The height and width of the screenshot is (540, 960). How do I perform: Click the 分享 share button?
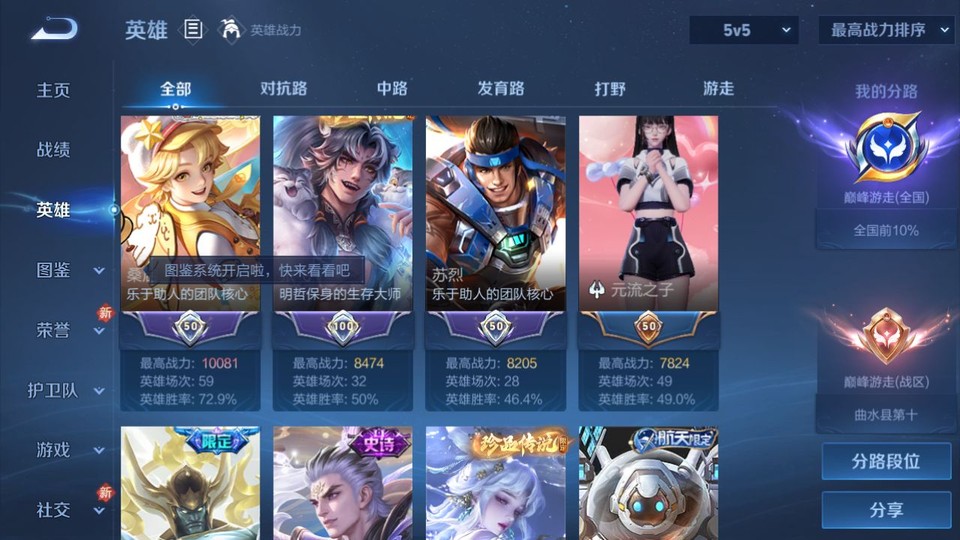[886, 510]
